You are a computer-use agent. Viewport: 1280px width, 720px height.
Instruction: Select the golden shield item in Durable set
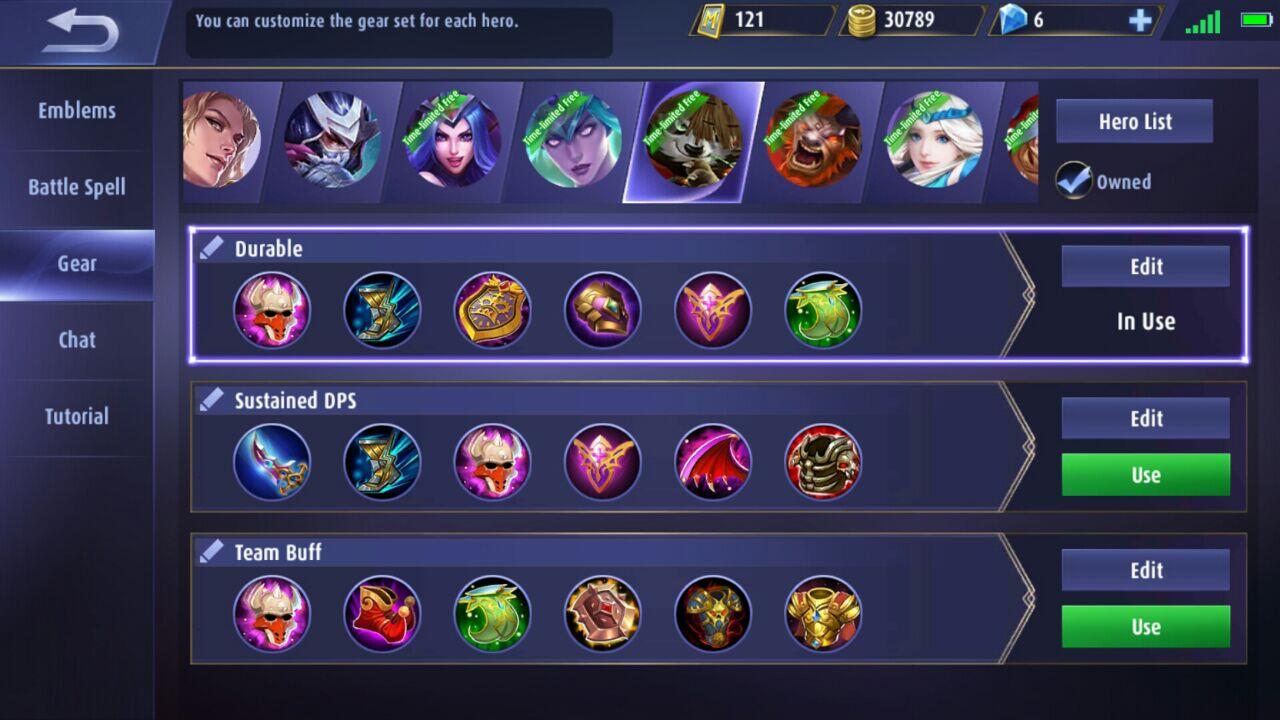[x=492, y=310]
